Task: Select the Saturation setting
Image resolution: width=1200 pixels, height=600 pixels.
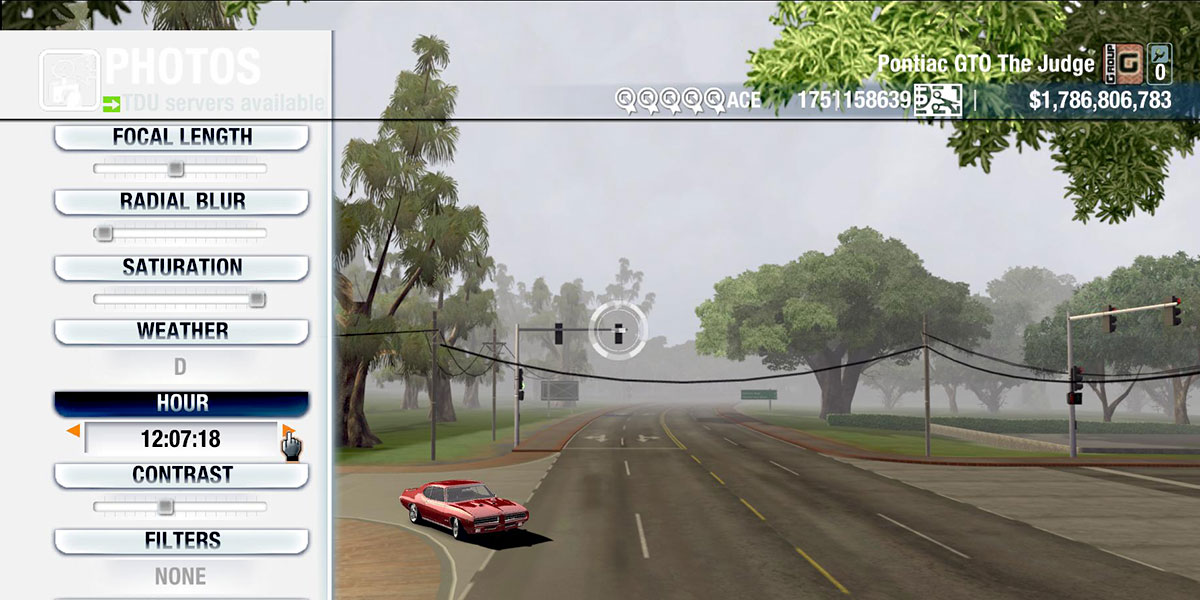Action: tap(181, 267)
